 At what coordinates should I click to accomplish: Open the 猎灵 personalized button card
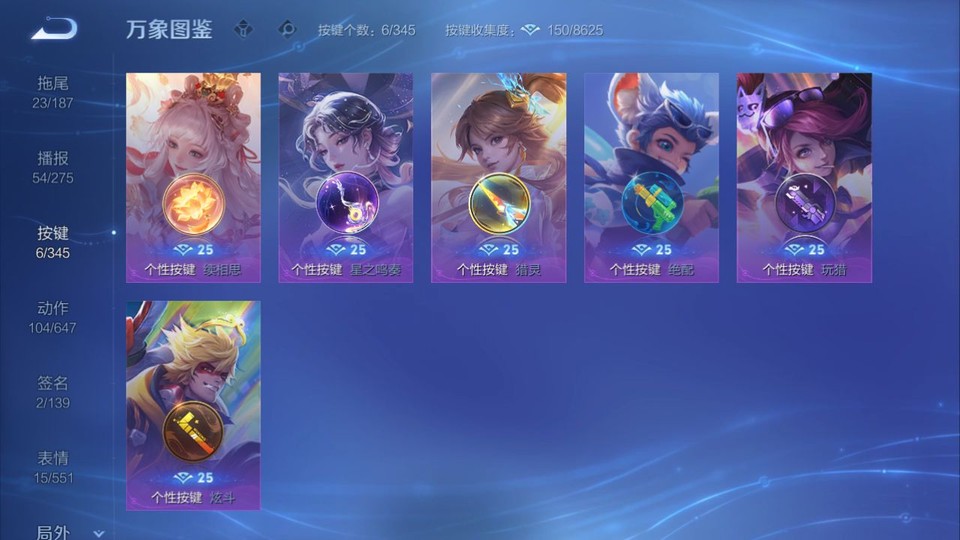tap(498, 177)
